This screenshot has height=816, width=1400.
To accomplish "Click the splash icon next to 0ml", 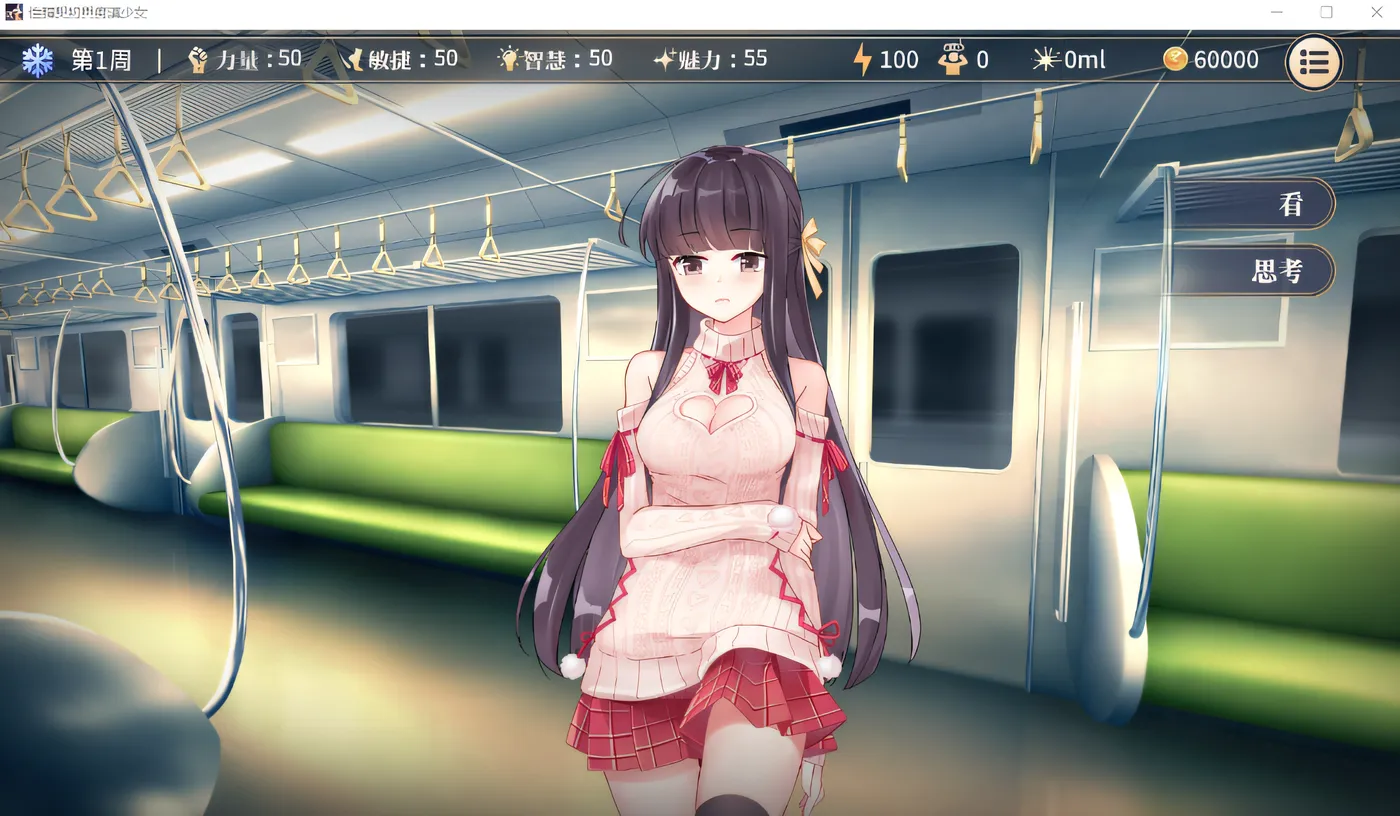I will tap(1045, 59).
